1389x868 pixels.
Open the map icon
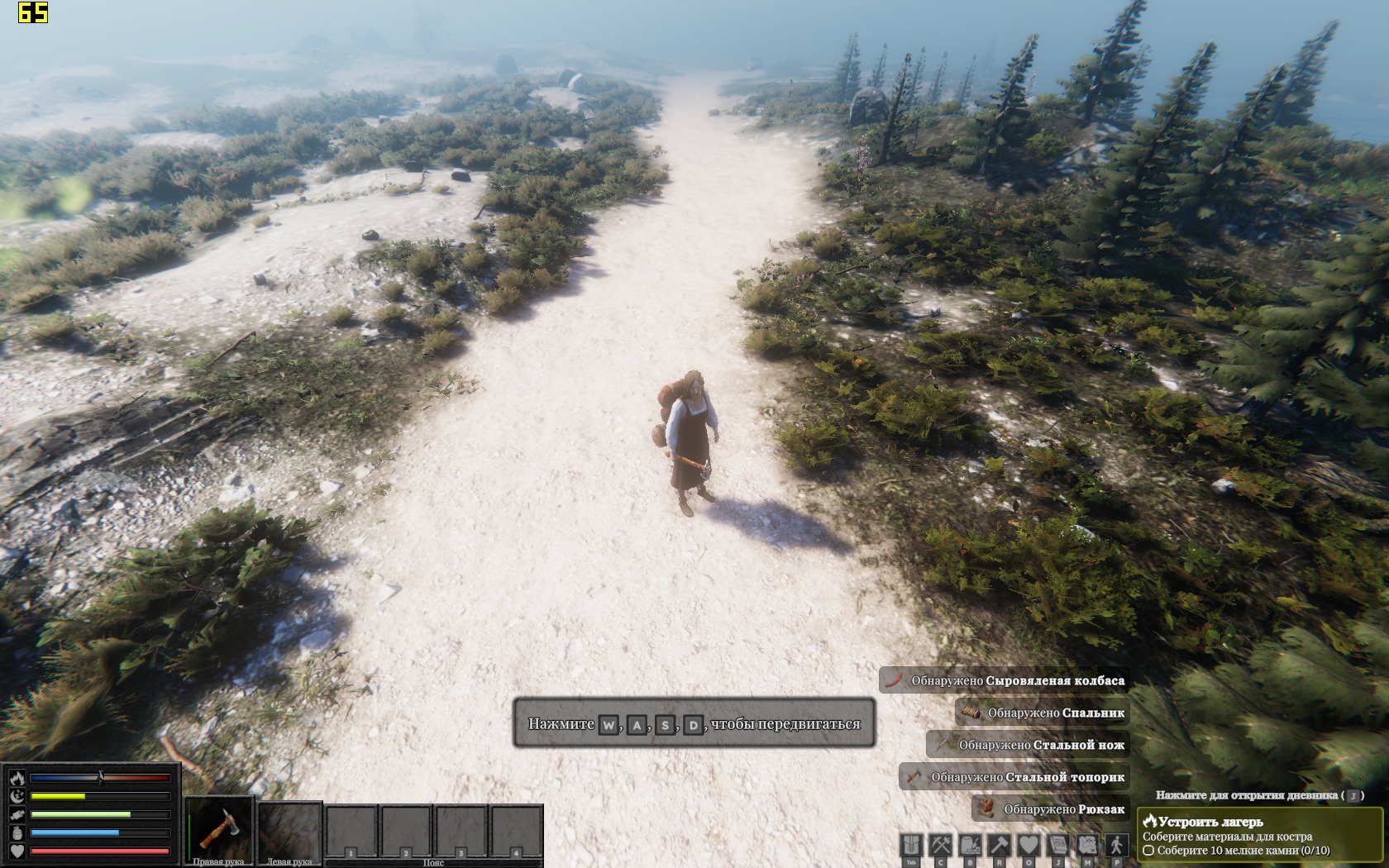tap(1086, 846)
